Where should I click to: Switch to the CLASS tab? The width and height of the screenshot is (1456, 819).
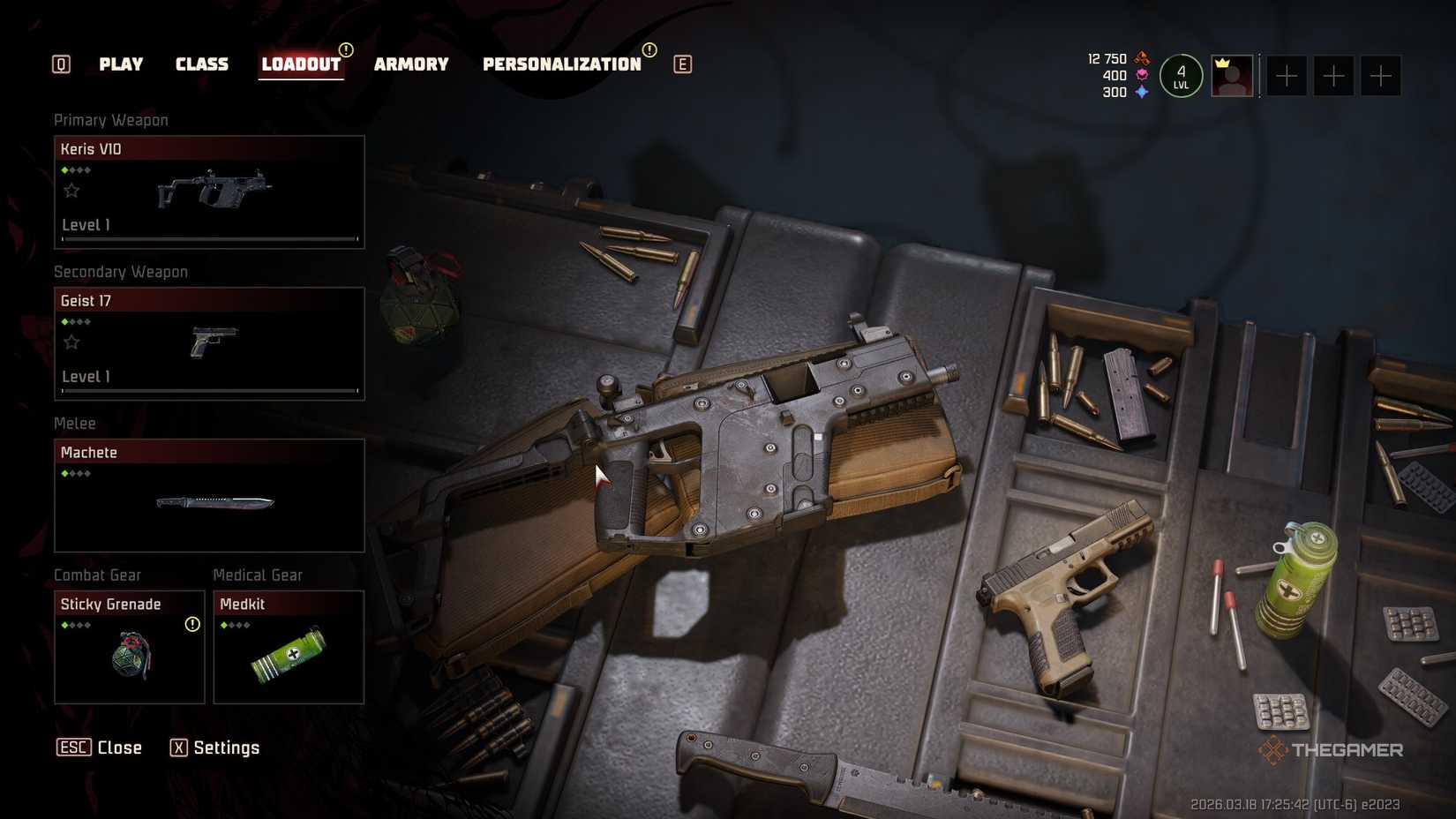(202, 64)
